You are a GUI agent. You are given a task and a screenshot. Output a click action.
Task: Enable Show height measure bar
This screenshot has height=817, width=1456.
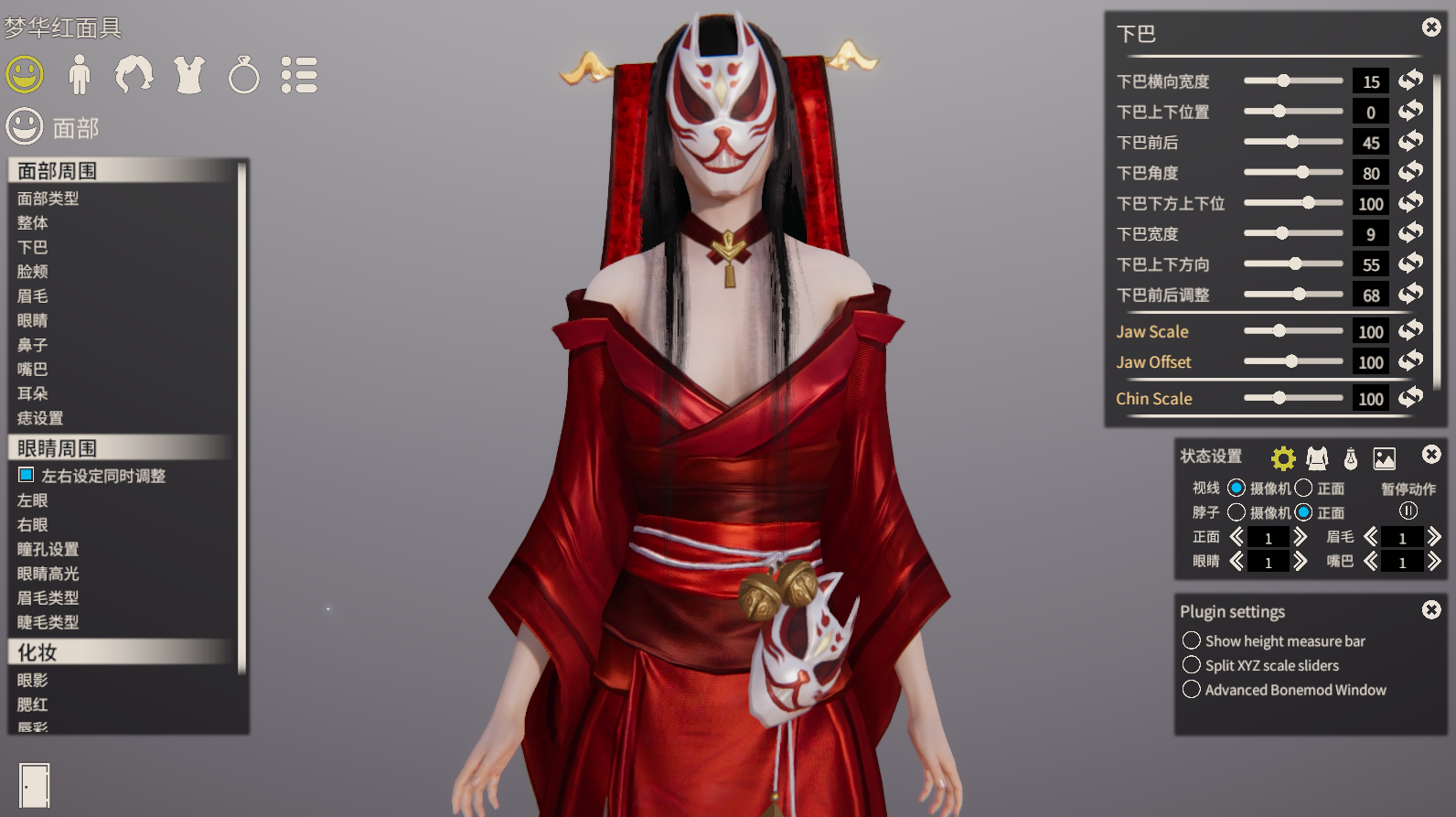[1192, 640]
